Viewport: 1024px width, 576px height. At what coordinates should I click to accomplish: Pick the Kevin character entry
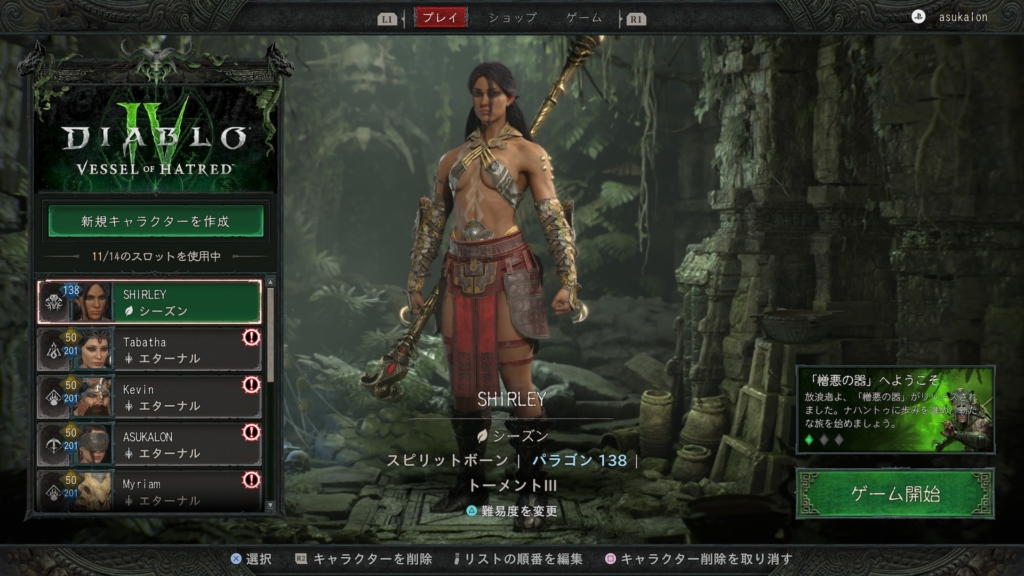[x=150, y=397]
